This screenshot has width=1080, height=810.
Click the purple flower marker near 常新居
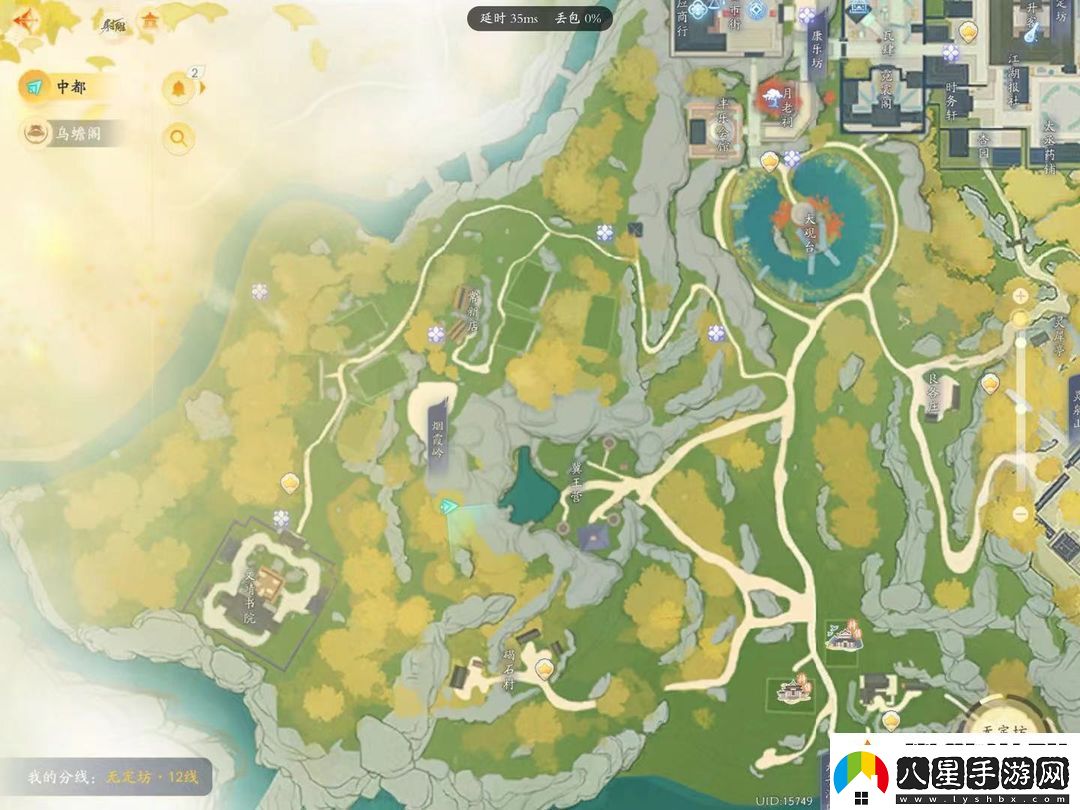coord(436,334)
